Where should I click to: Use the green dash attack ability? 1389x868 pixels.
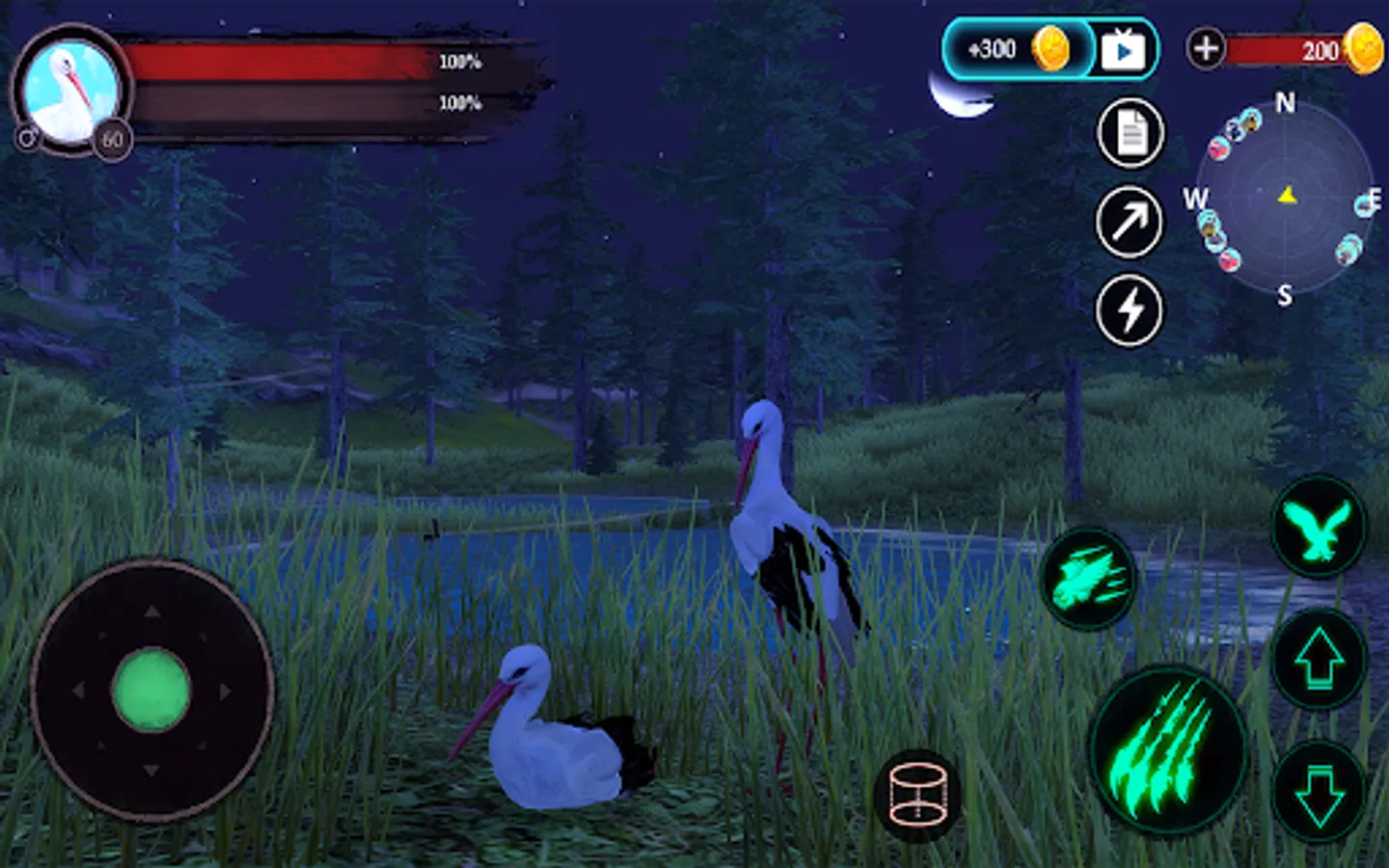coord(1089,579)
